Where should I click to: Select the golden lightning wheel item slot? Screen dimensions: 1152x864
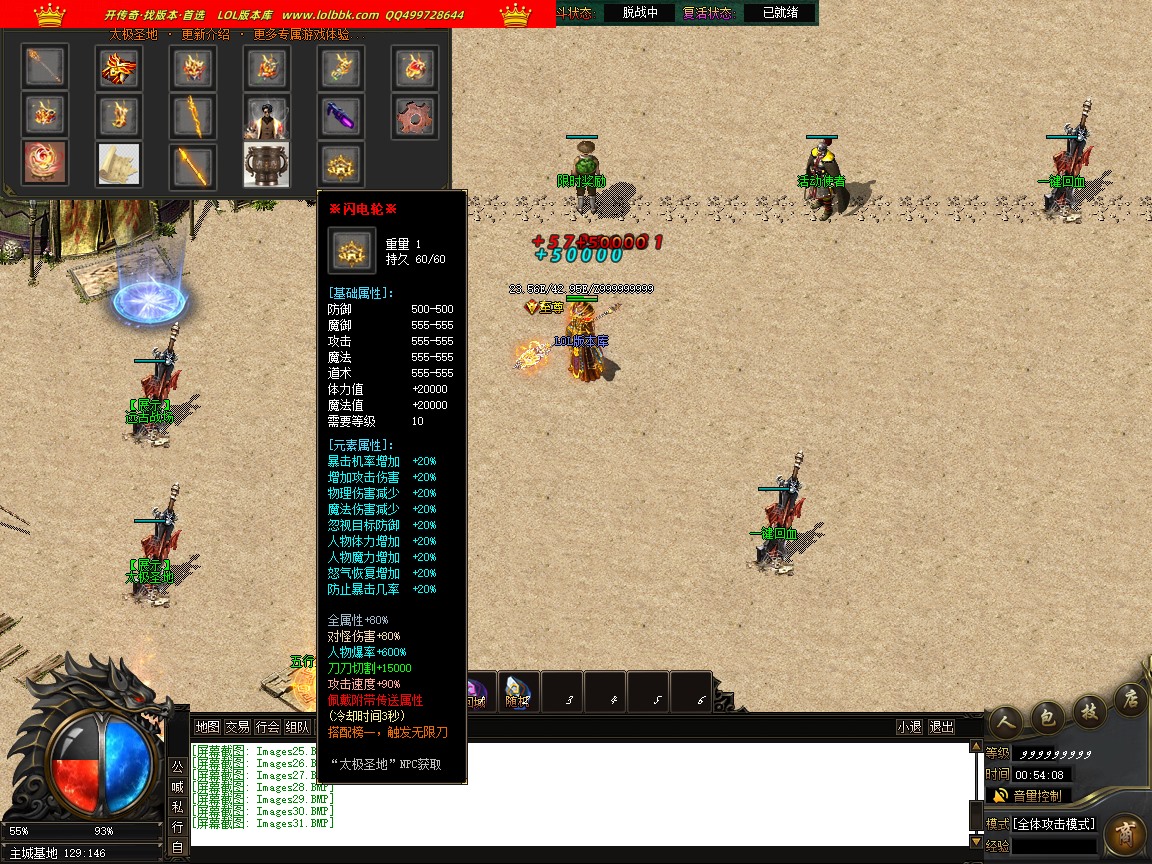pyautogui.click(x=340, y=164)
